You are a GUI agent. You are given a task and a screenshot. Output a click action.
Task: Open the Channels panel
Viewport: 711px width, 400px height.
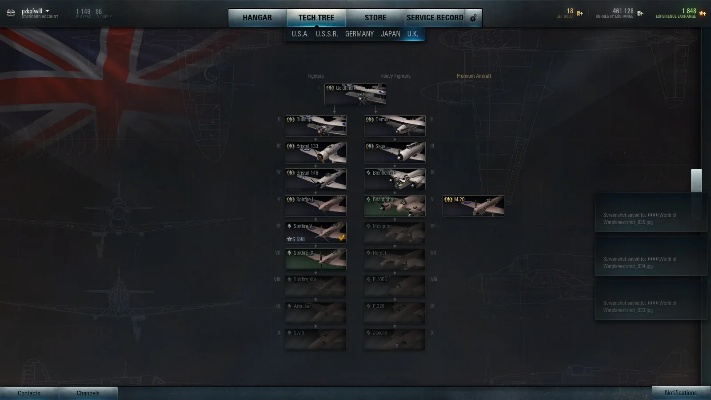(88, 393)
